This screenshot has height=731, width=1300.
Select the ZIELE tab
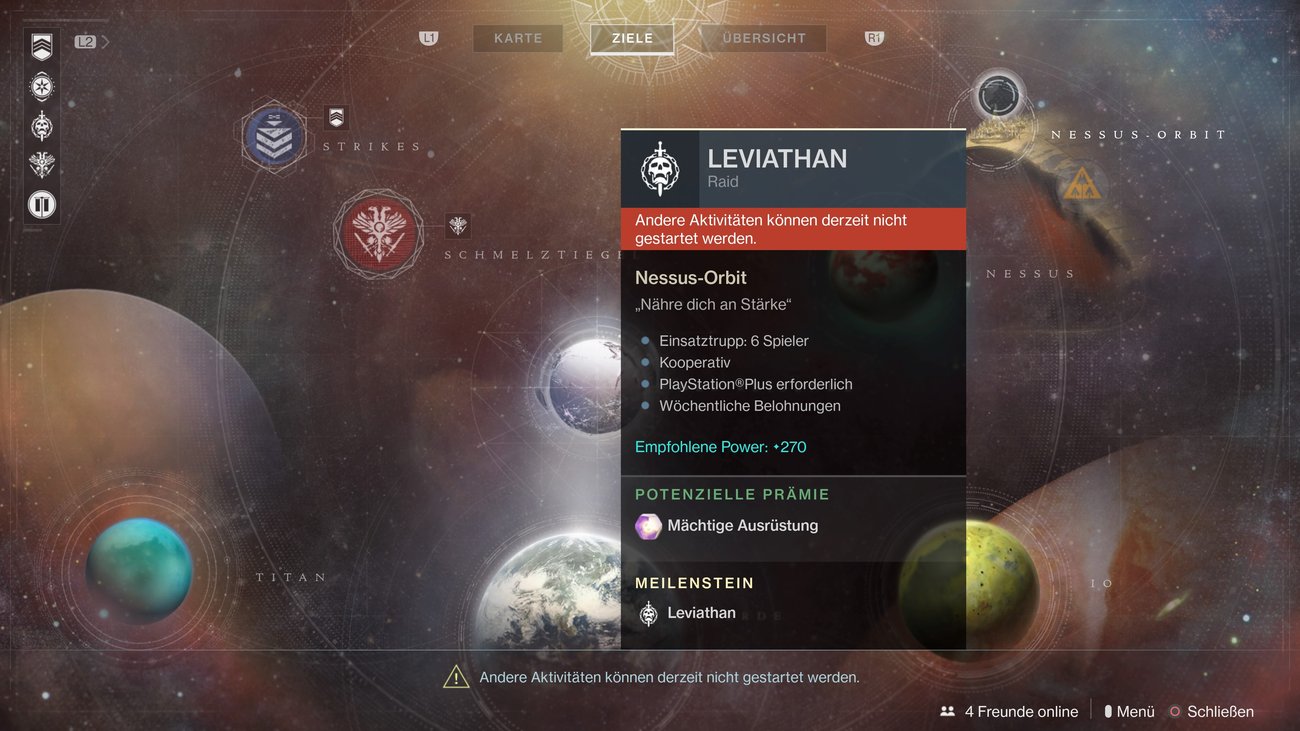(631, 37)
